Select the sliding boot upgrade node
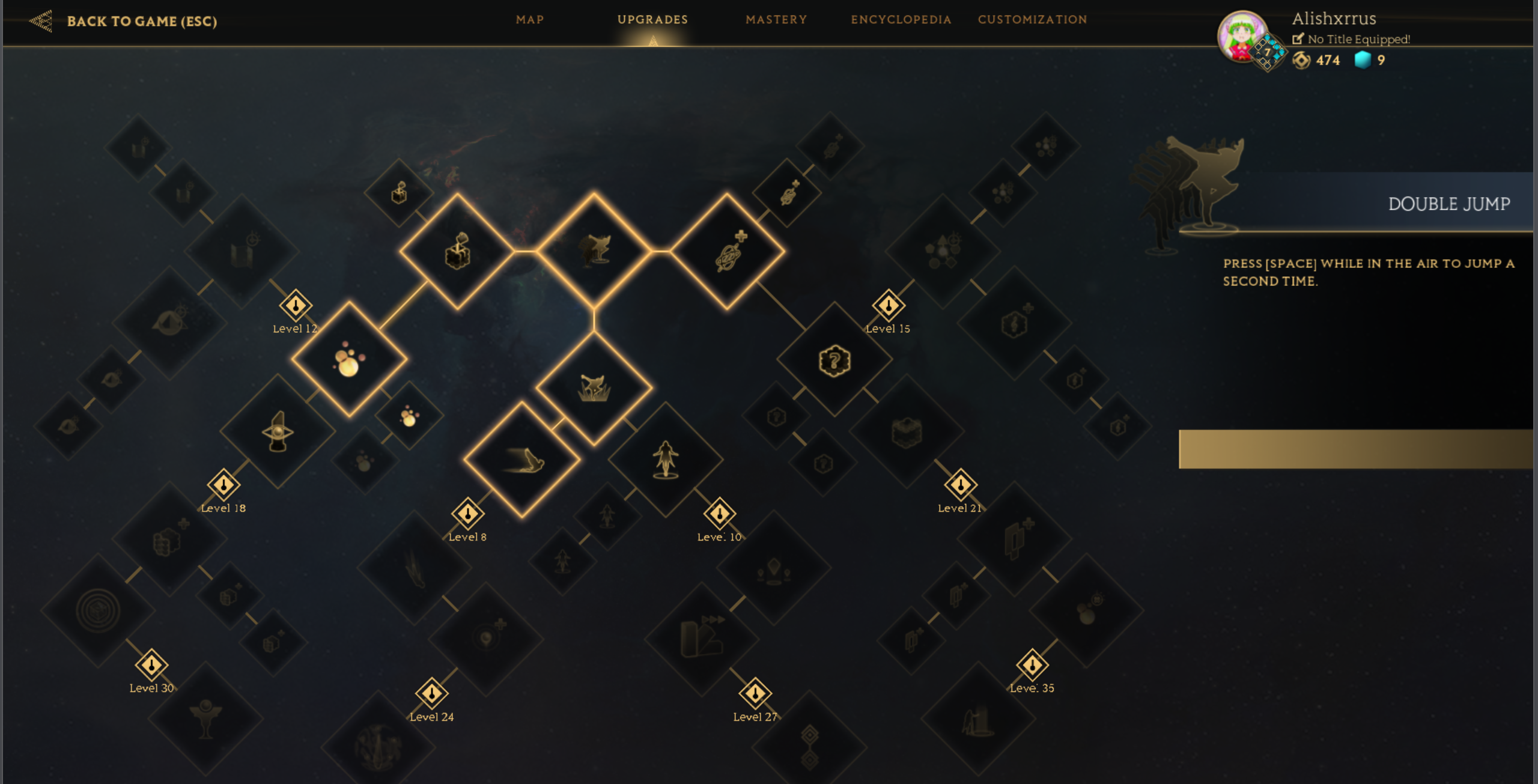The height and width of the screenshot is (784, 1538). click(521, 460)
